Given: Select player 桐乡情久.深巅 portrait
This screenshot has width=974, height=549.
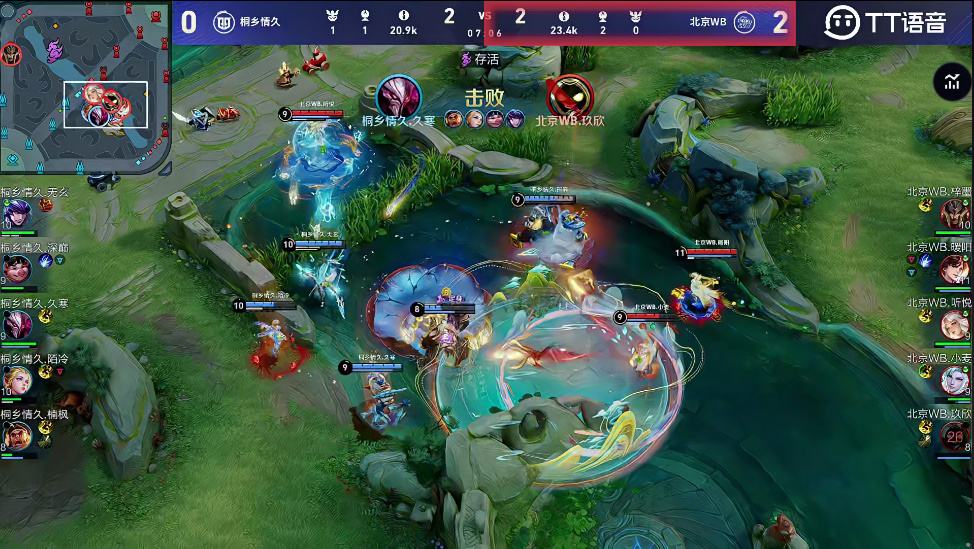Looking at the screenshot, I should [x=17, y=268].
